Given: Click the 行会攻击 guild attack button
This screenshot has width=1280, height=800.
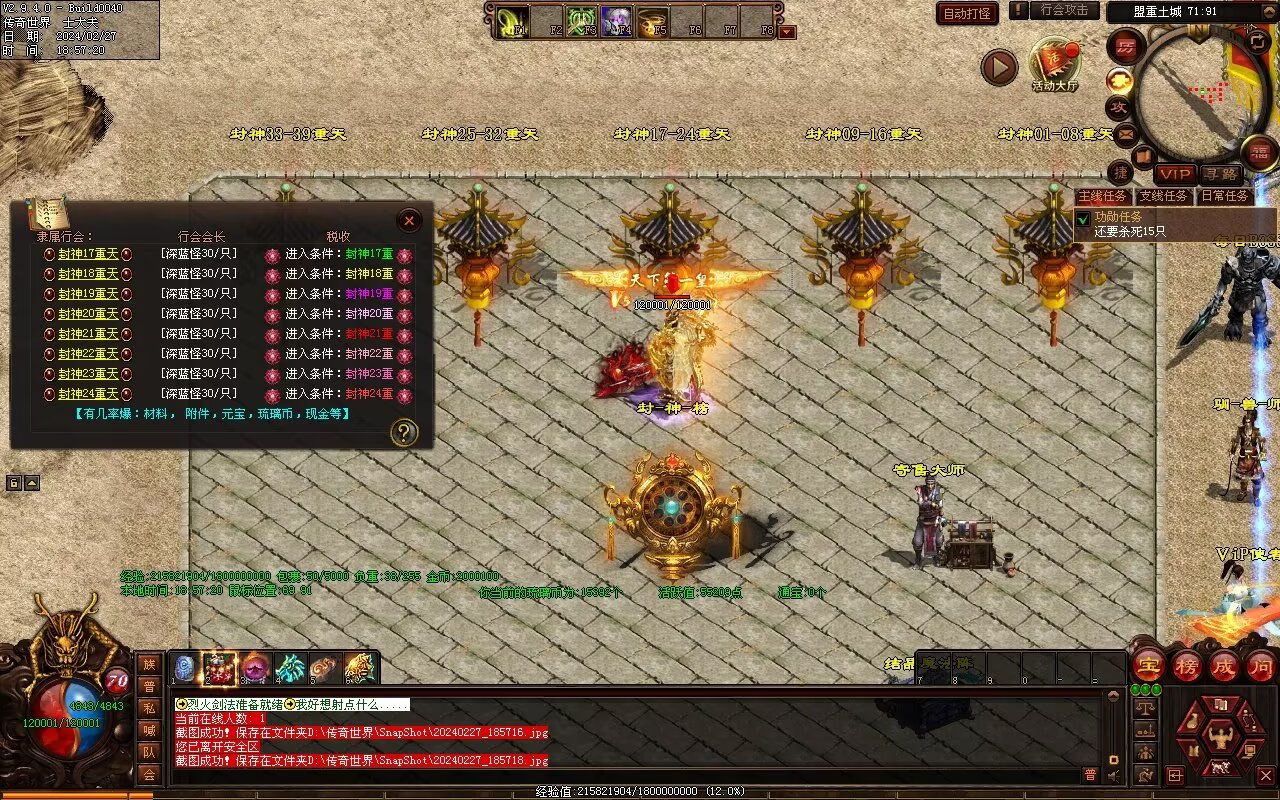Looking at the screenshot, I should [1063, 11].
